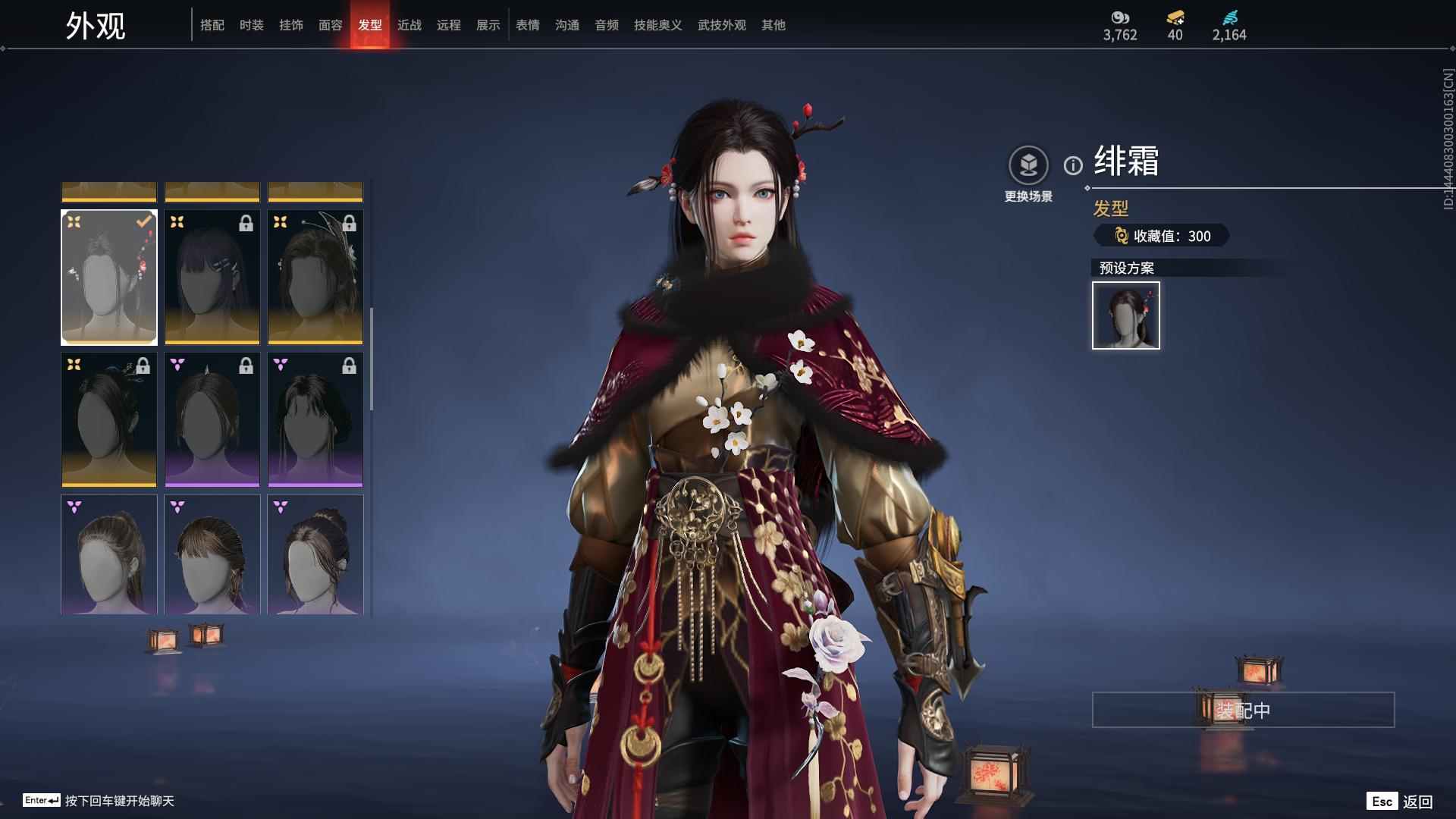Show the 展示 display tab
This screenshot has height=819, width=1456.
[x=488, y=25]
